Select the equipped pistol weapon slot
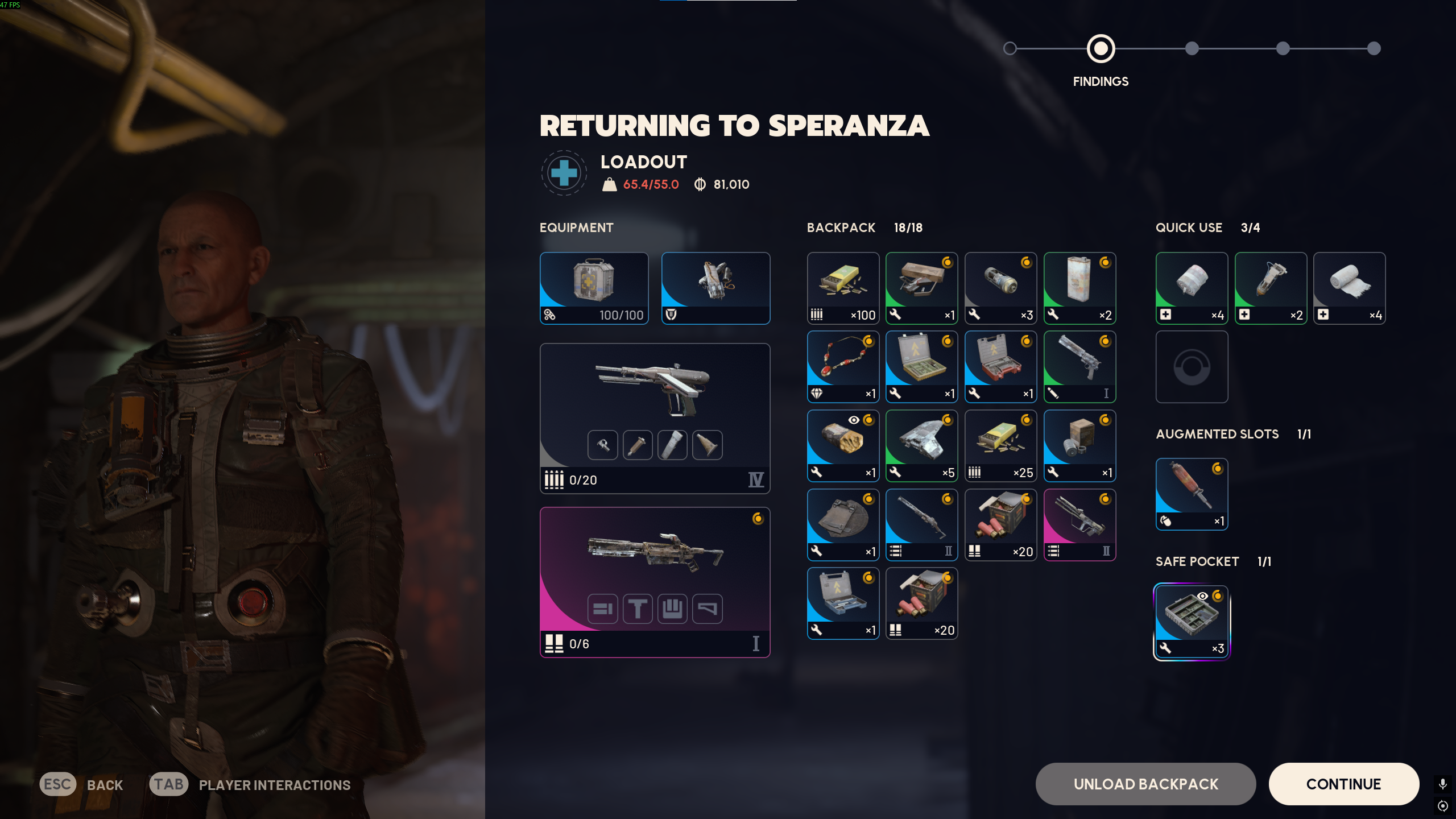The height and width of the screenshot is (819, 1456). (x=655, y=418)
